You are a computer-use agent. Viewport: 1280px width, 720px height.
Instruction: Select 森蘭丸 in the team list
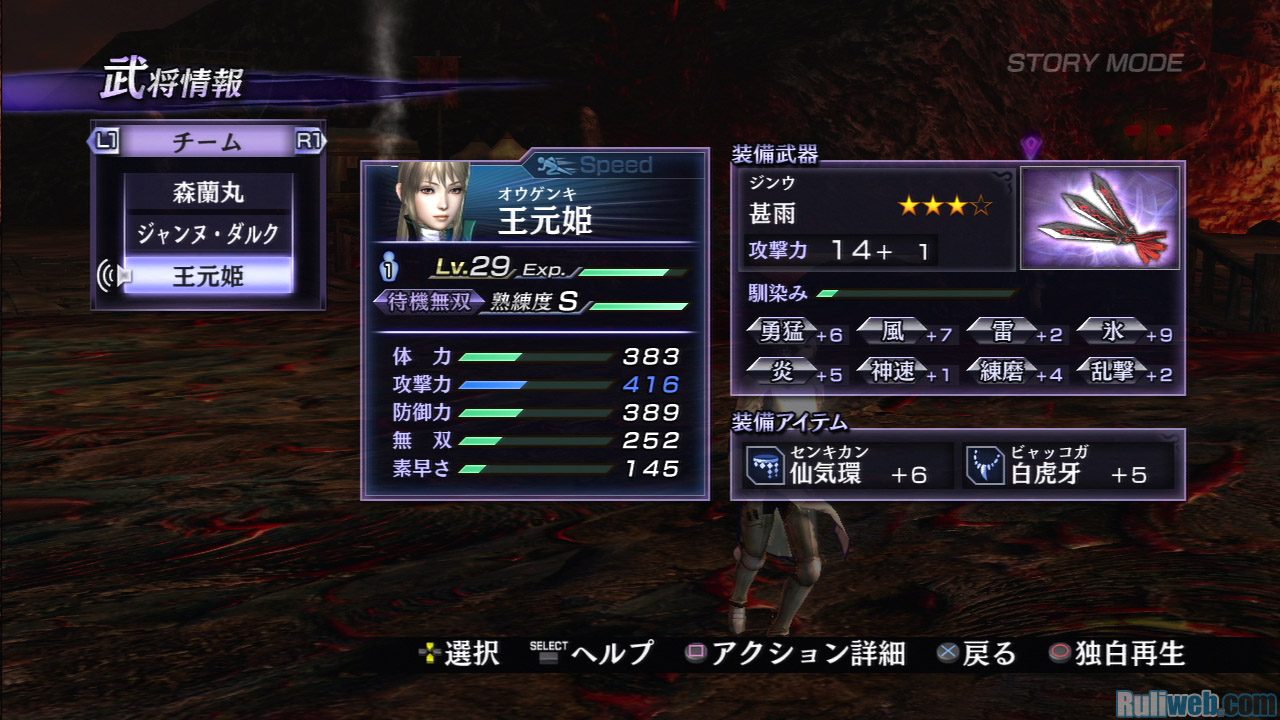pyautogui.click(x=208, y=192)
